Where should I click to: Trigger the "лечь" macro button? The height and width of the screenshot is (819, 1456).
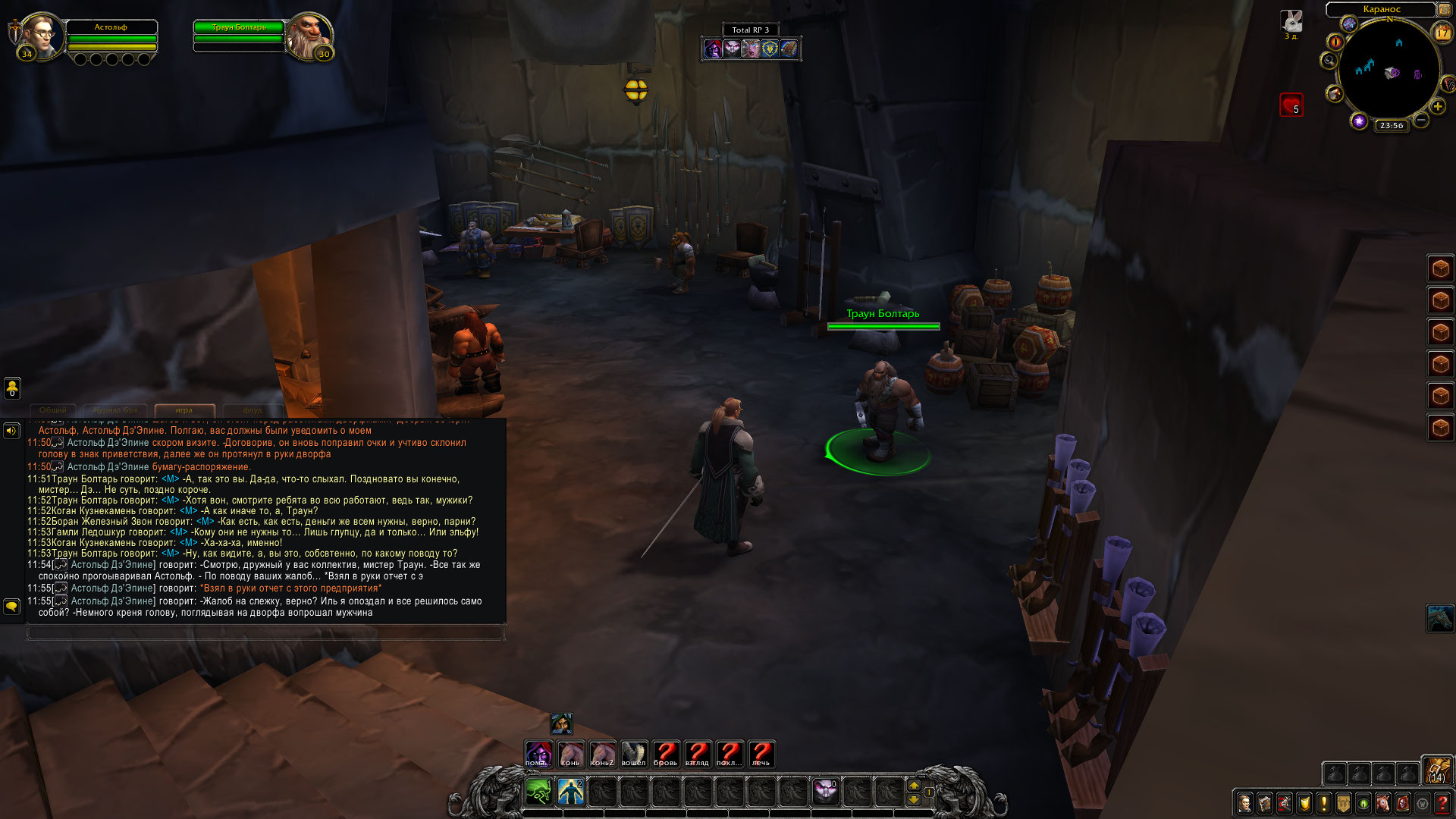[x=761, y=753]
